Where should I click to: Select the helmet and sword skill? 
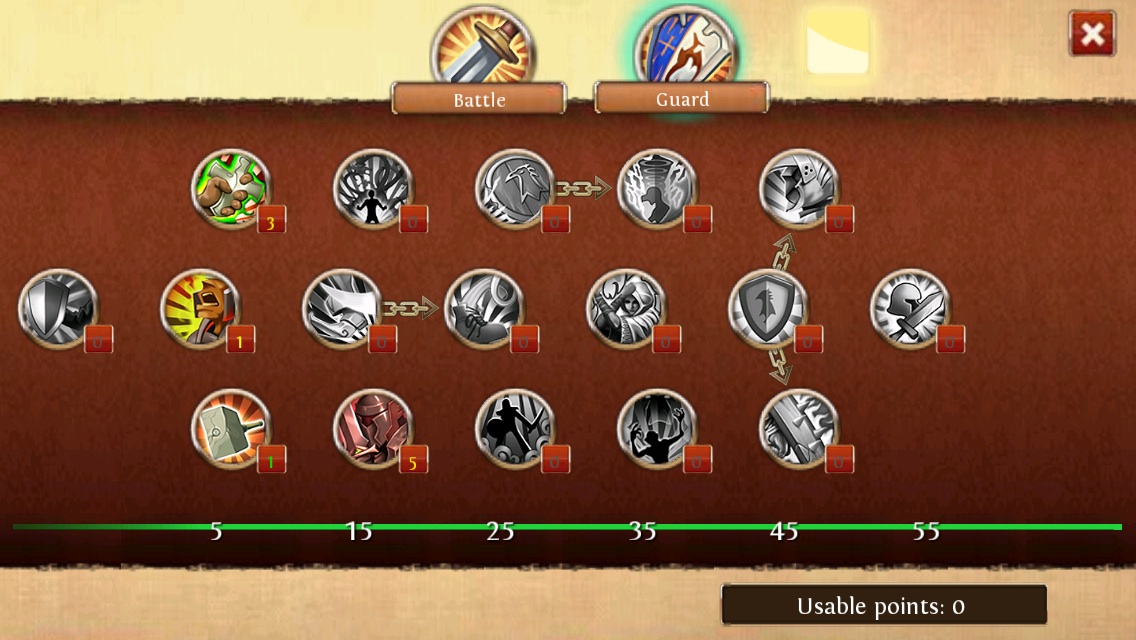click(x=910, y=309)
